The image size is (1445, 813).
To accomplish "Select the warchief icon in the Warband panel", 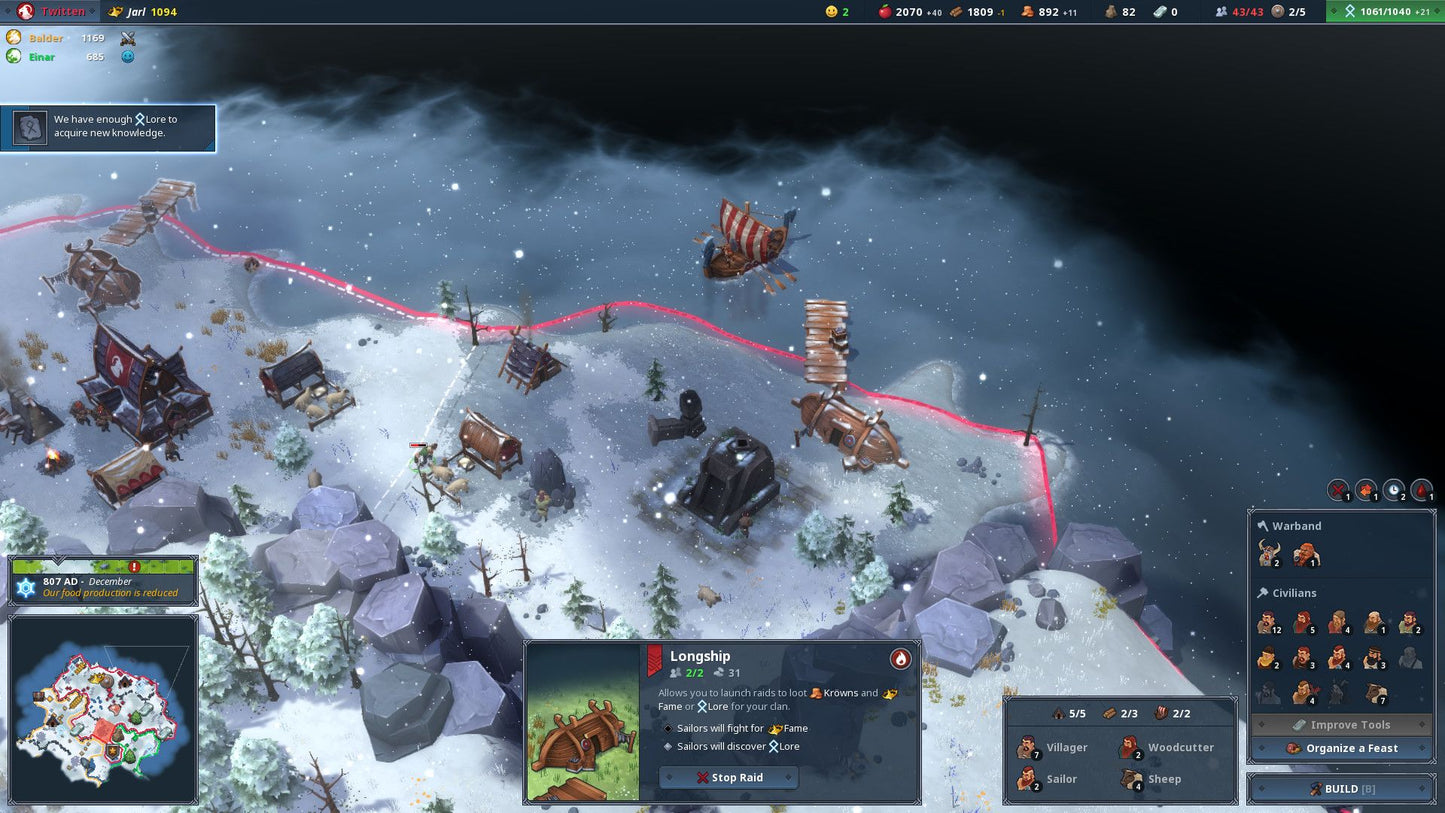I will coord(1270,553).
